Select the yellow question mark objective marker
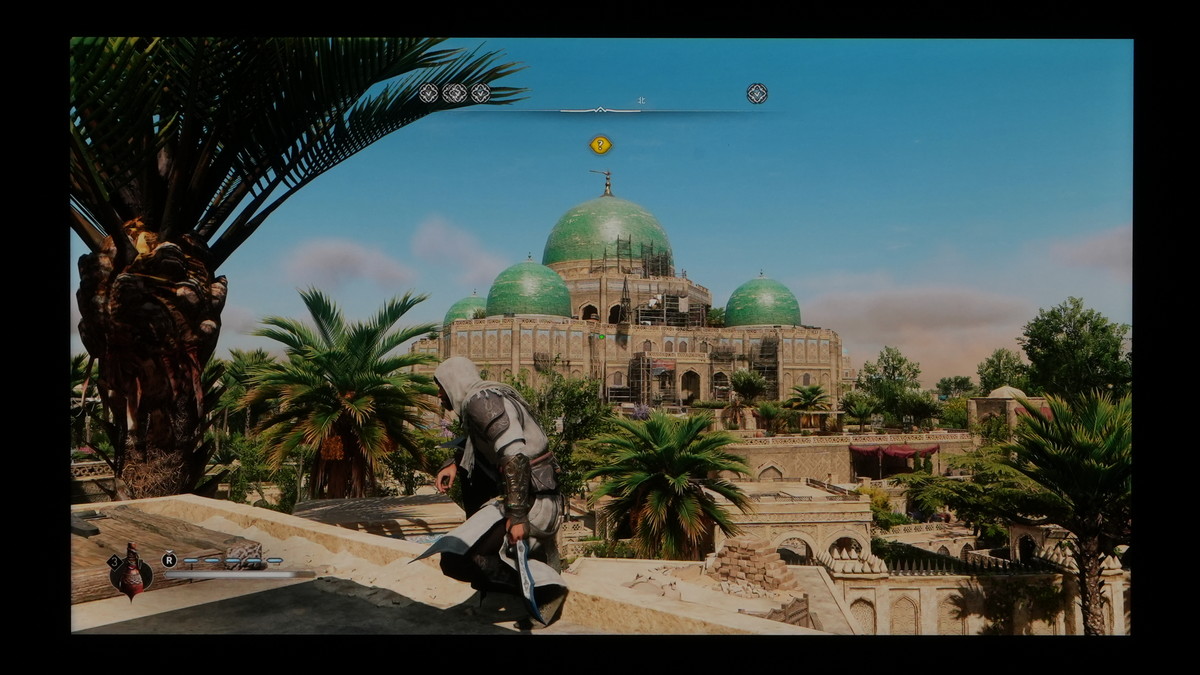Screen dimensions: 1200x675 pos(600,145)
